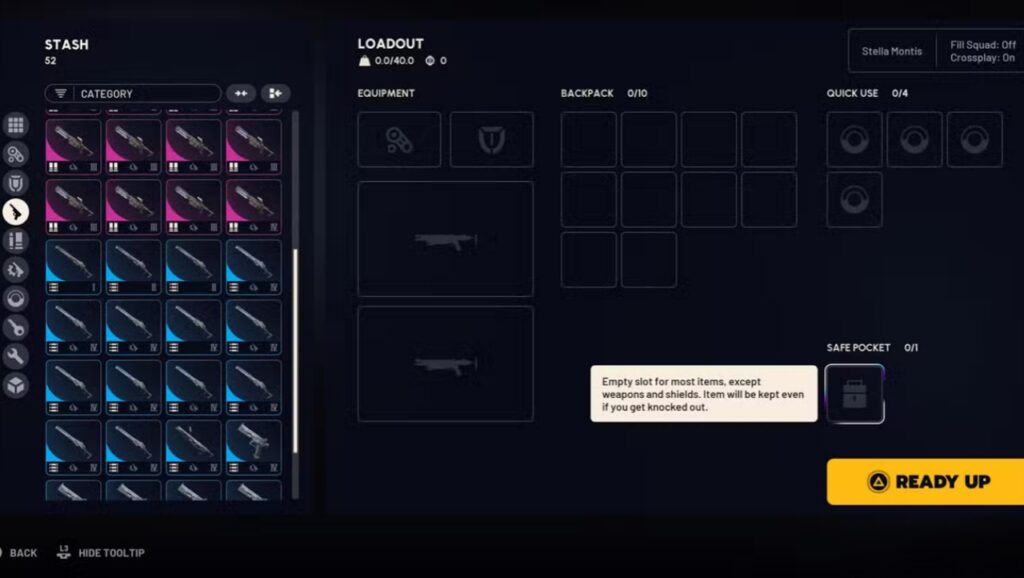Viewport: 1024px width, 578px height.
Task: Open the Category sort dropdown
Action: pos(132,94)
